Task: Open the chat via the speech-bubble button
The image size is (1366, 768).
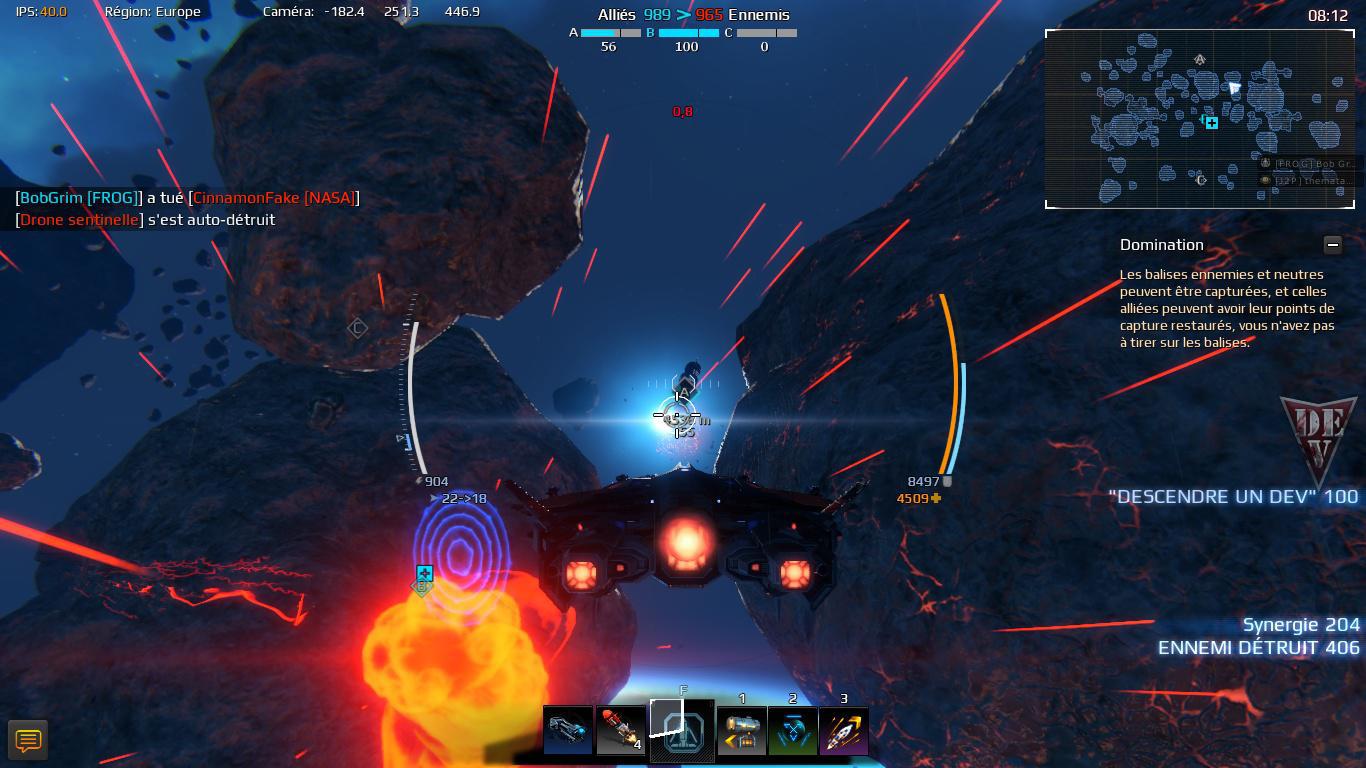Action: coord(28,740)
